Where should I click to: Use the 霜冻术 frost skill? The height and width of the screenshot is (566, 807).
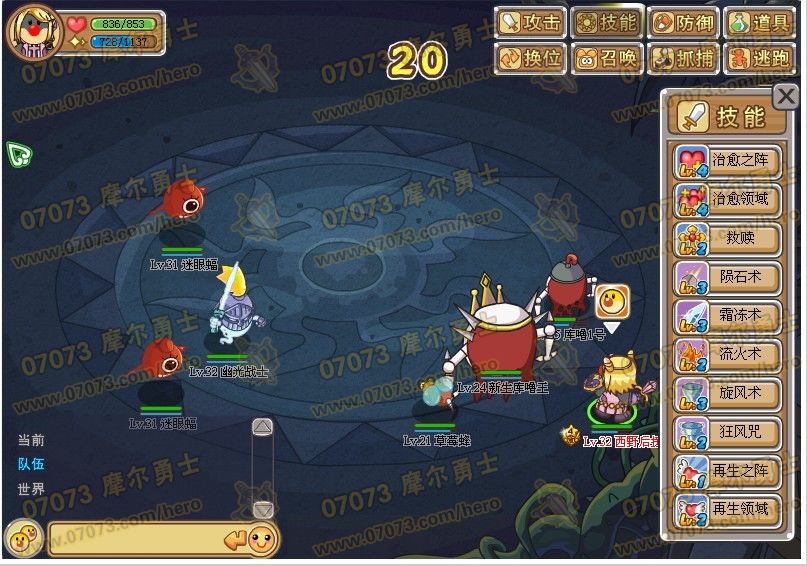[728, 315]
